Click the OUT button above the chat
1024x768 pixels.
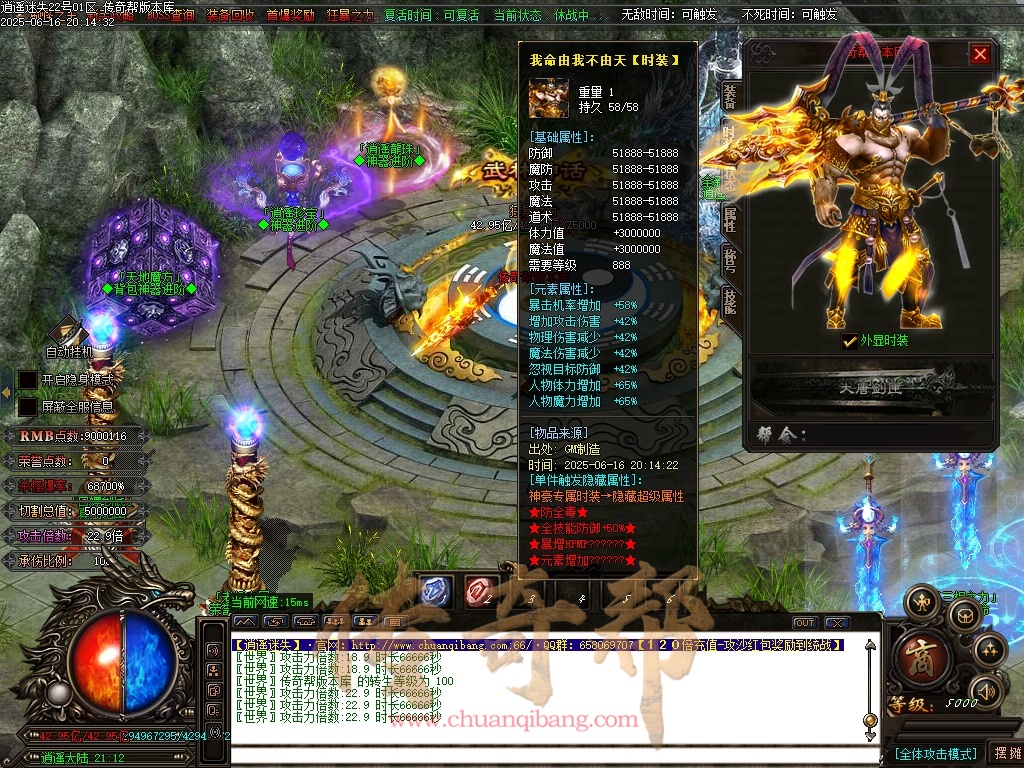[x=804, y=622]
